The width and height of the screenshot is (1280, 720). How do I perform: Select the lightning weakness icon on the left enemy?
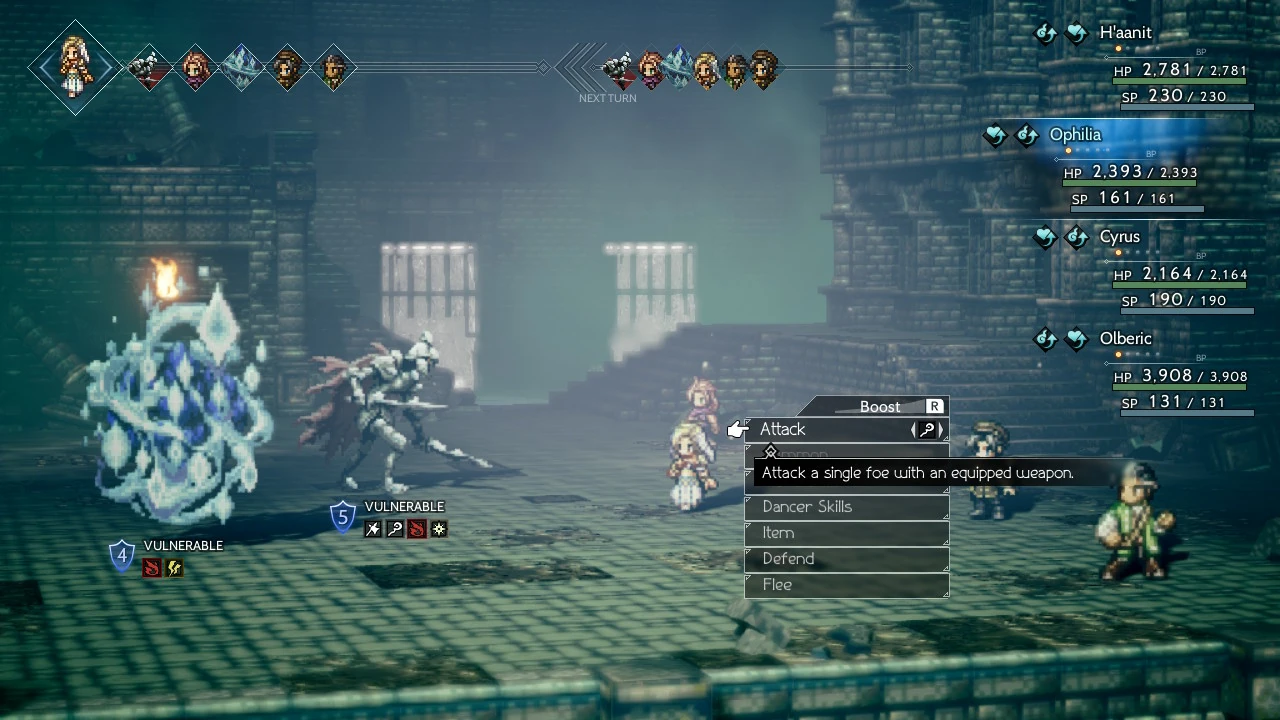coord(173,567)
